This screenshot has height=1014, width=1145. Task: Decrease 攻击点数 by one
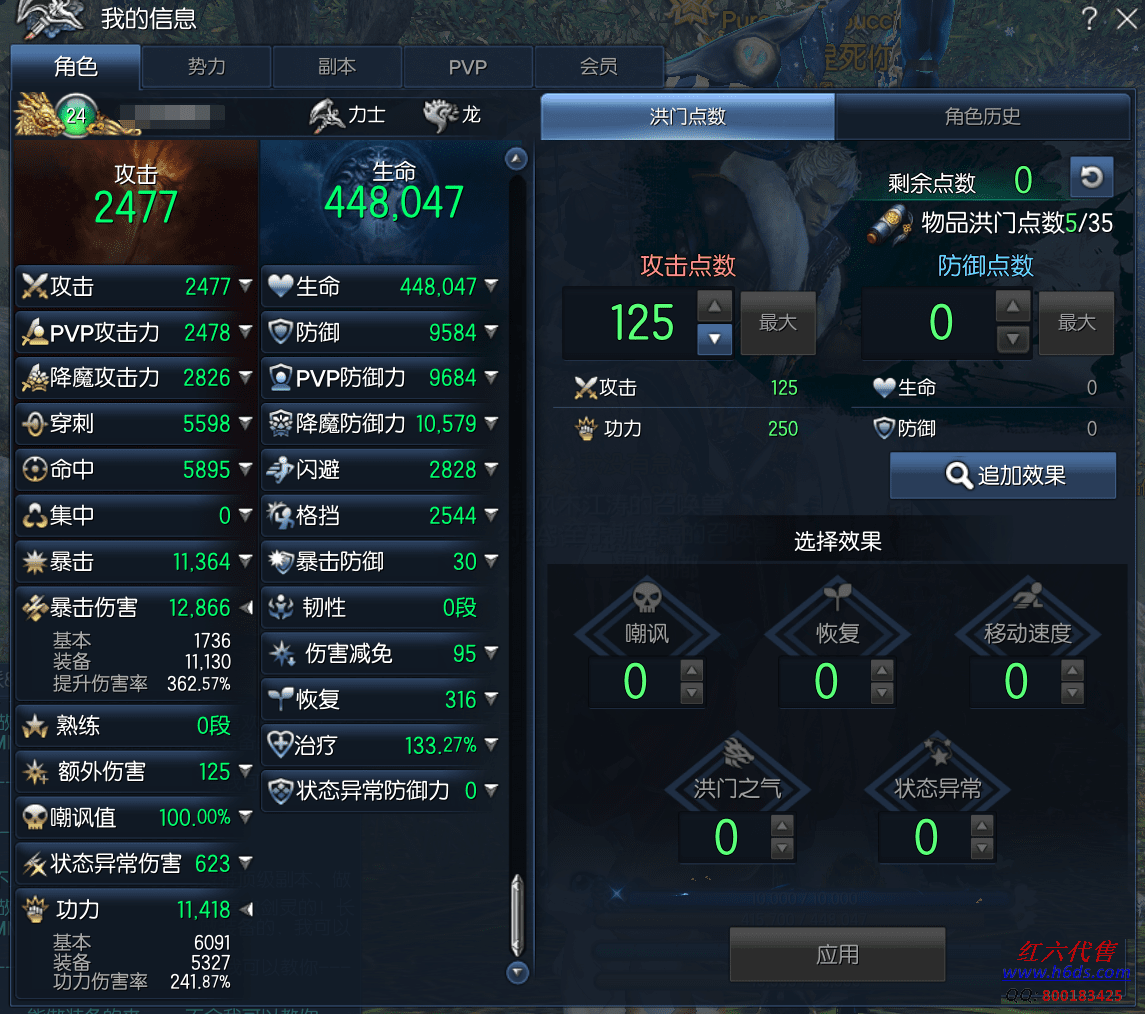[714, 339]
